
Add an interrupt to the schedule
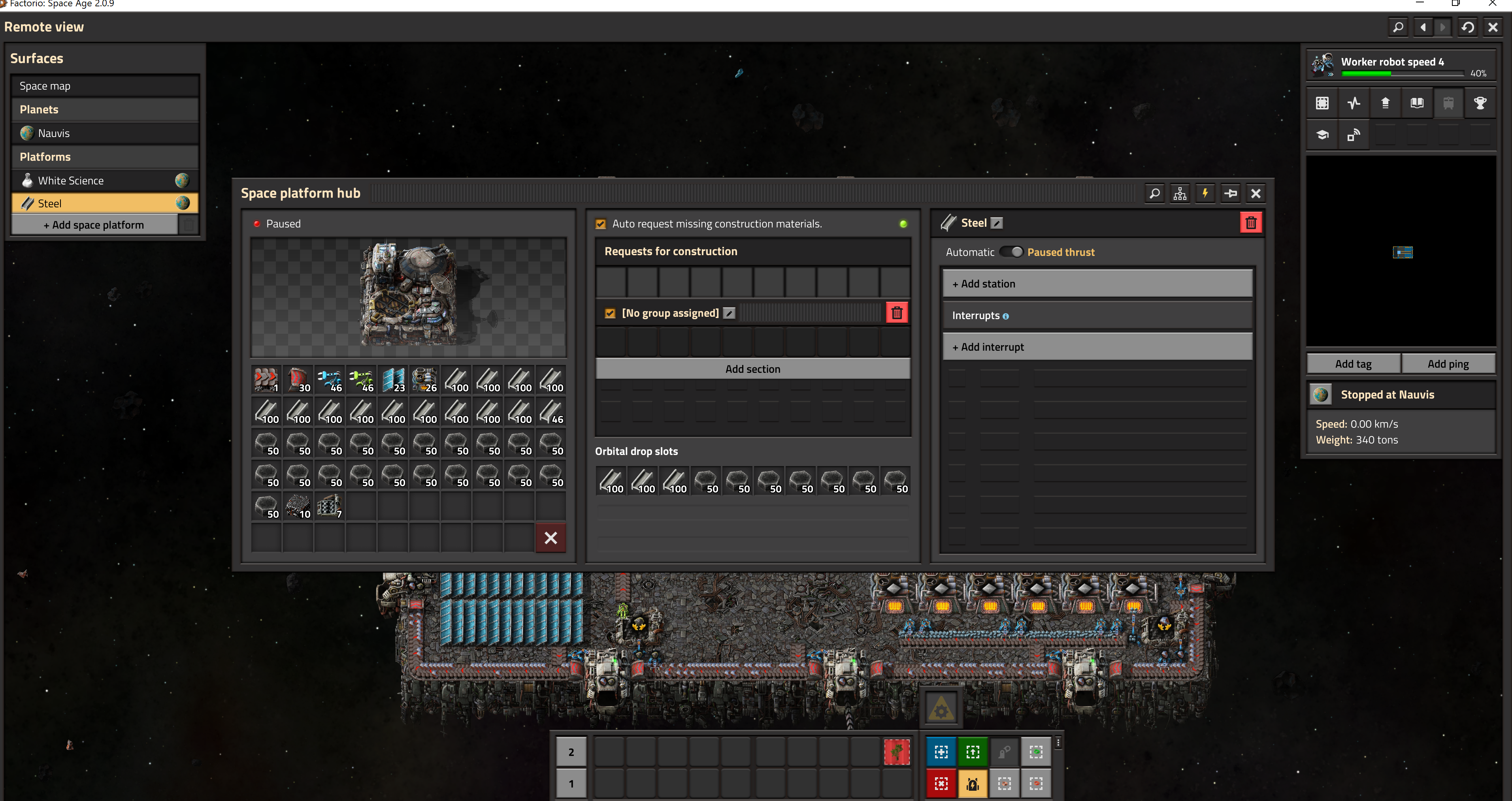point(1096,348)
